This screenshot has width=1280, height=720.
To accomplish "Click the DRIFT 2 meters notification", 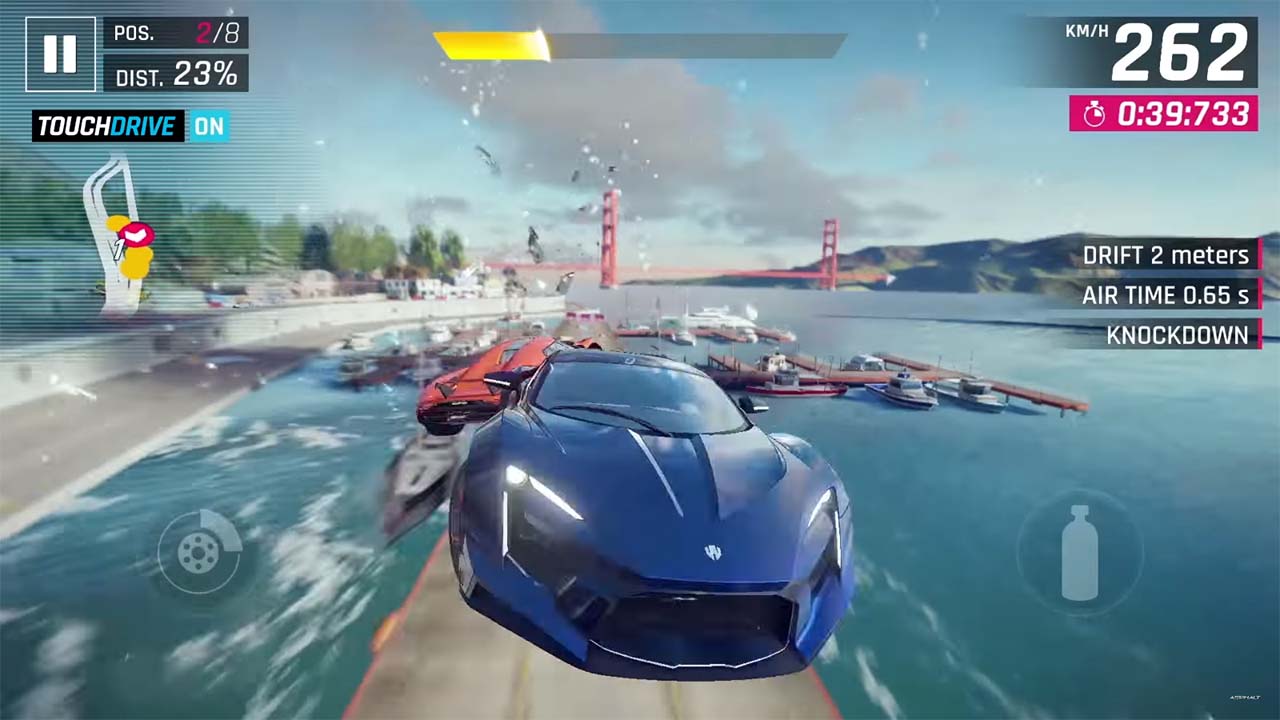I will [x=1166, y=256].
